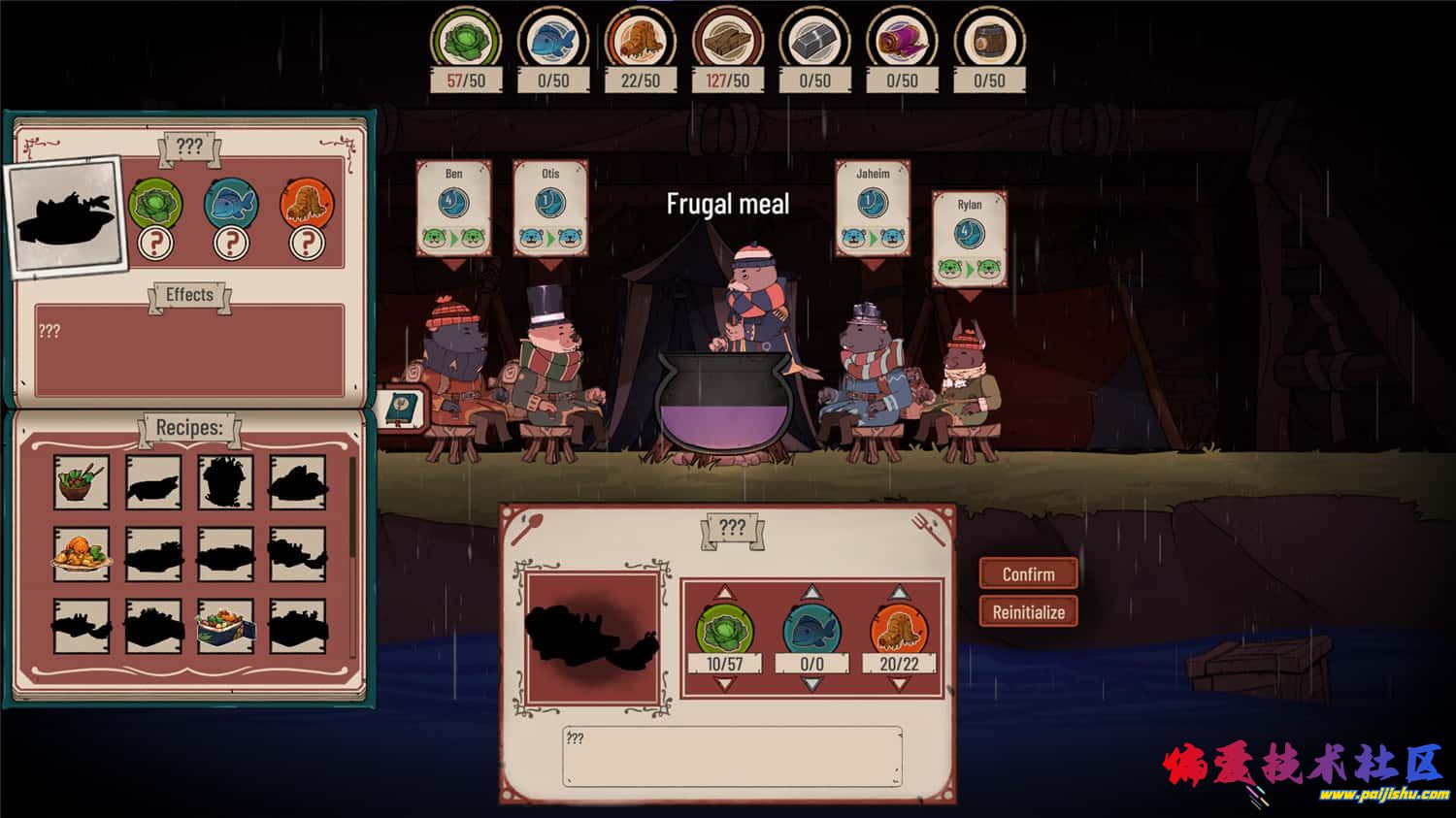Pick the lunch box recipe

click(x=225, y=626)
